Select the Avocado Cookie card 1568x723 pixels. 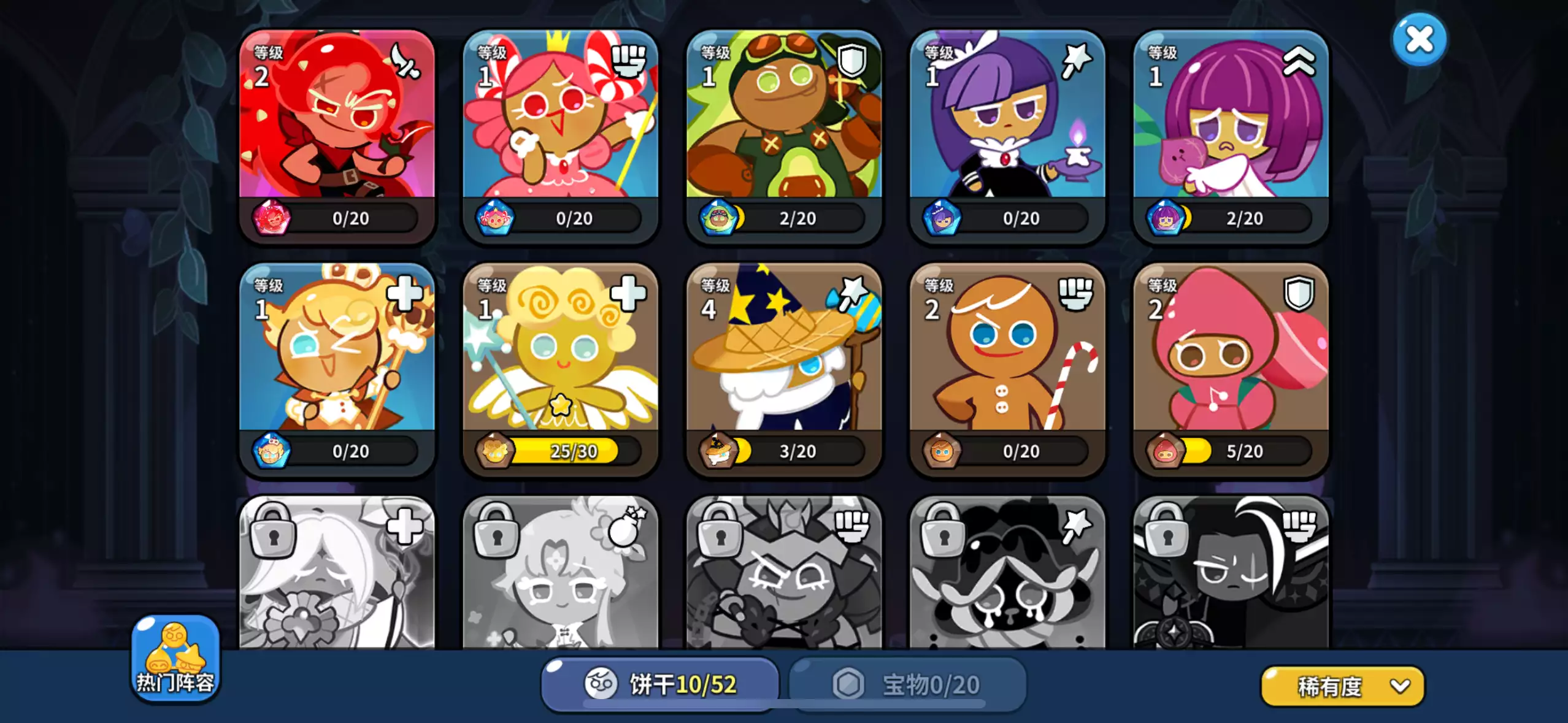(x=783, y=135)
